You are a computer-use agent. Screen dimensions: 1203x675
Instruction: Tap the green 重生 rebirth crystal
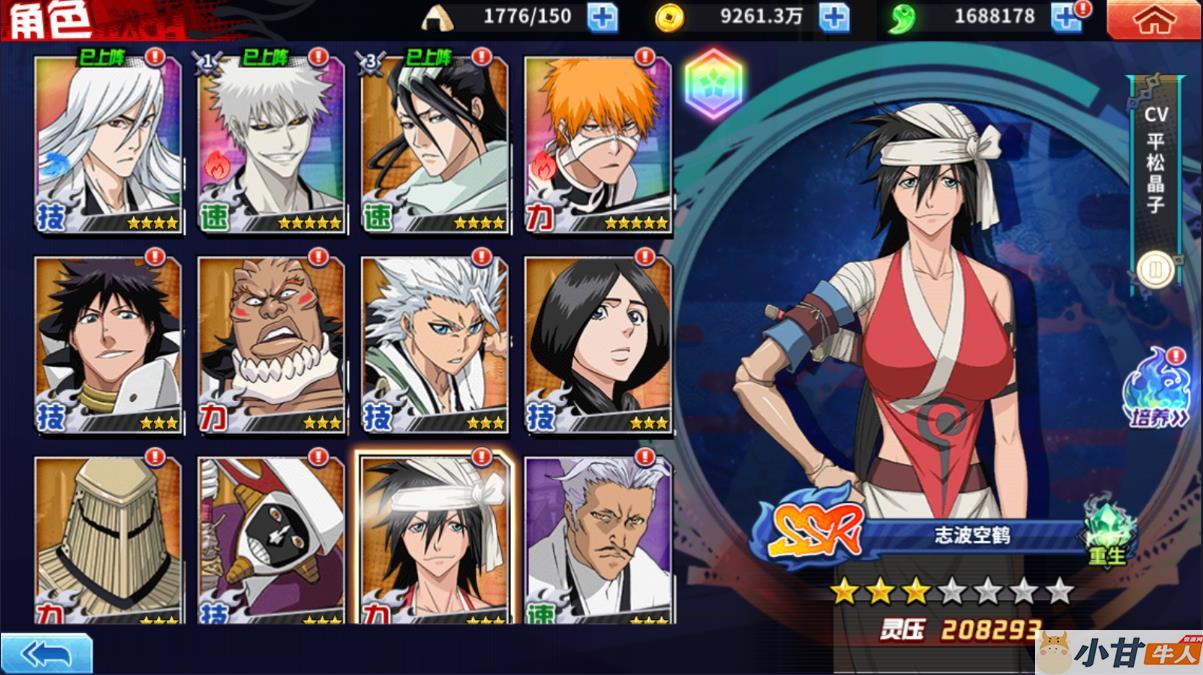pos(1109,531)
